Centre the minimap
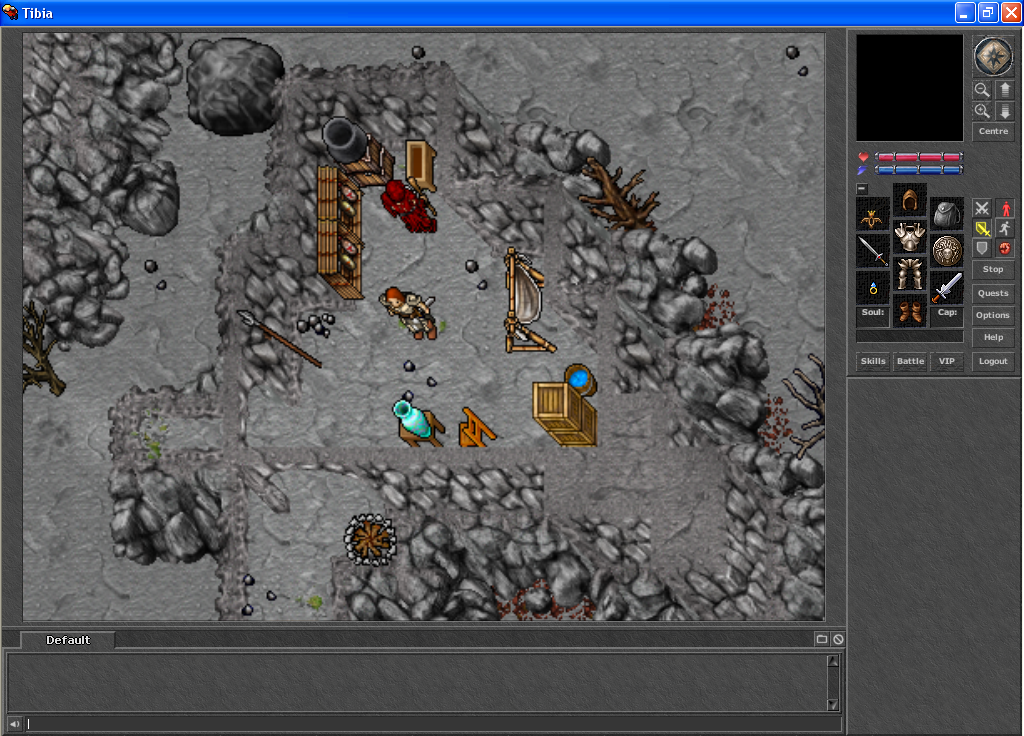 [x=993, y=131]
